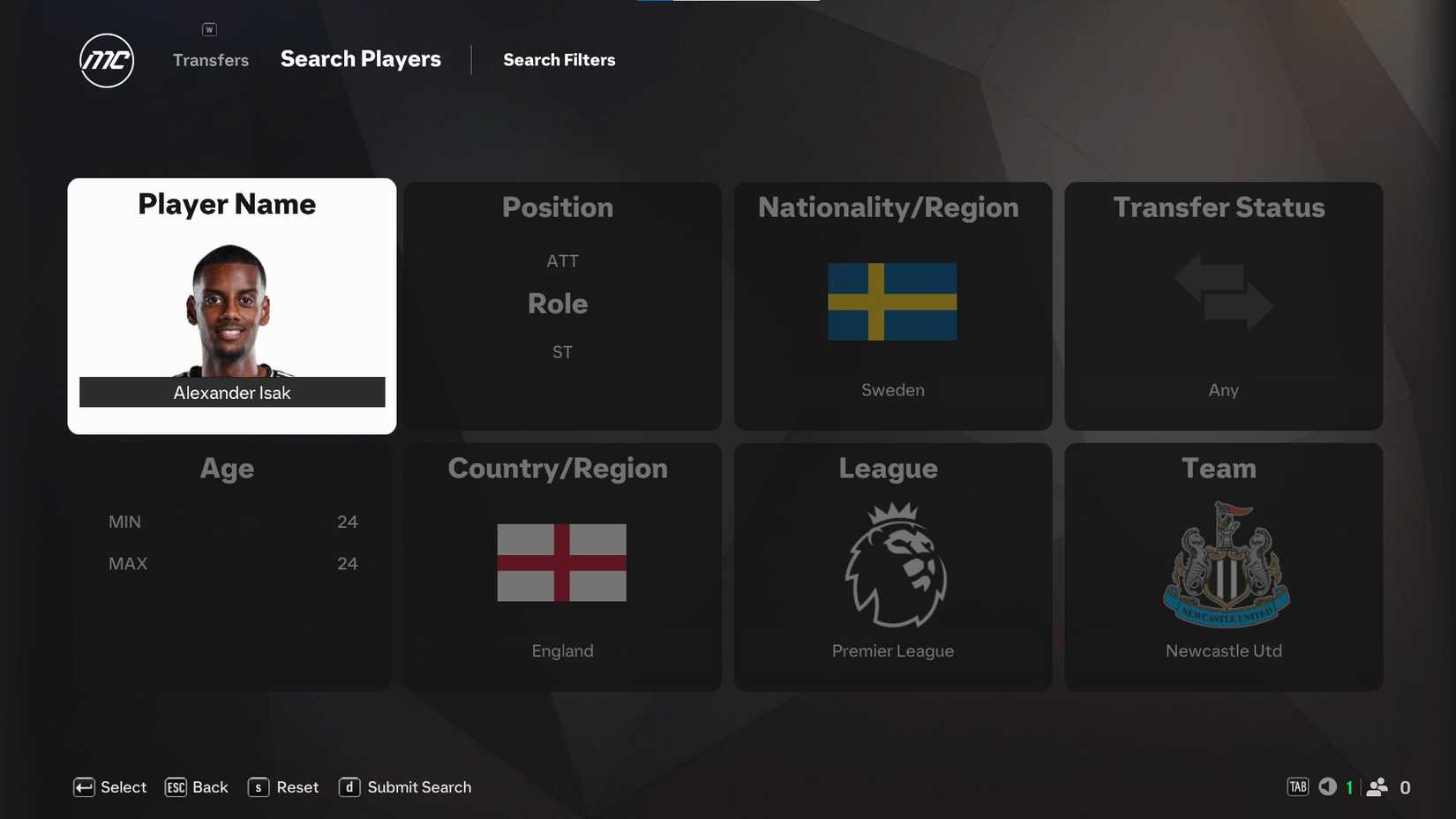
Task: Click the TAB key indicator
Action: 1296,785
